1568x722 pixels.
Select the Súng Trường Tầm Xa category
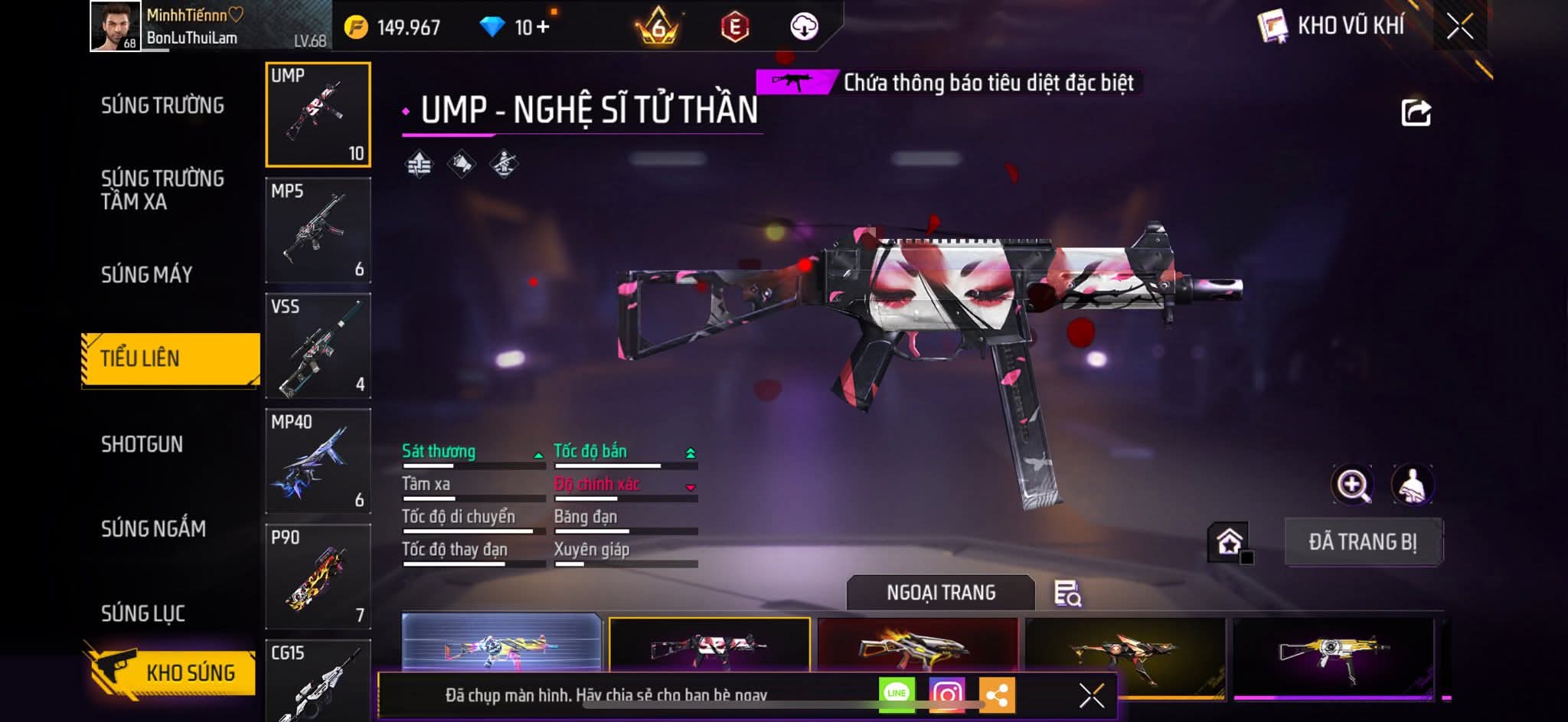pyautogui.click(x=162, y=190)
